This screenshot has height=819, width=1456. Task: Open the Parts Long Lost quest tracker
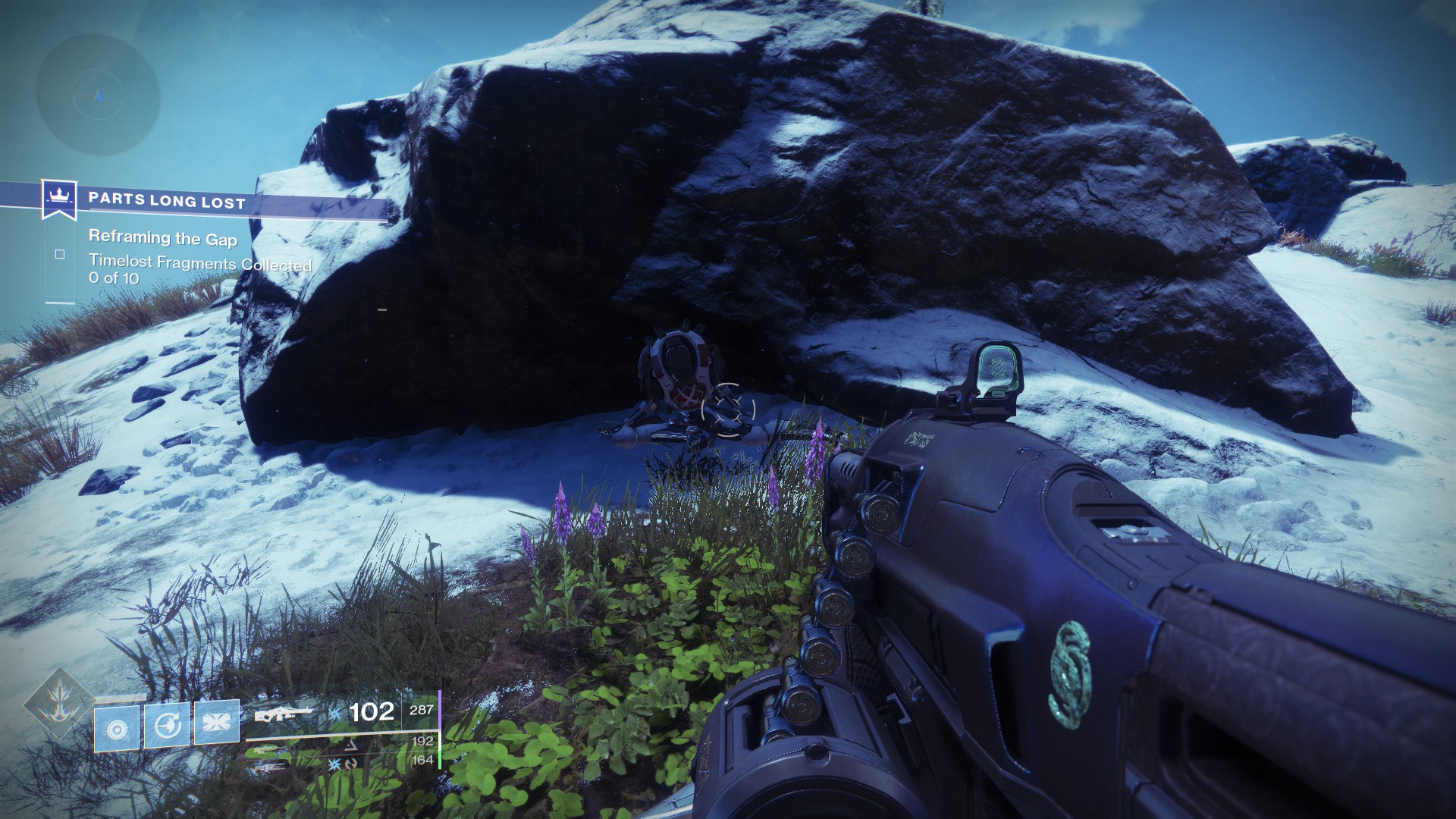pyautogui.click(x=167, y=202)
